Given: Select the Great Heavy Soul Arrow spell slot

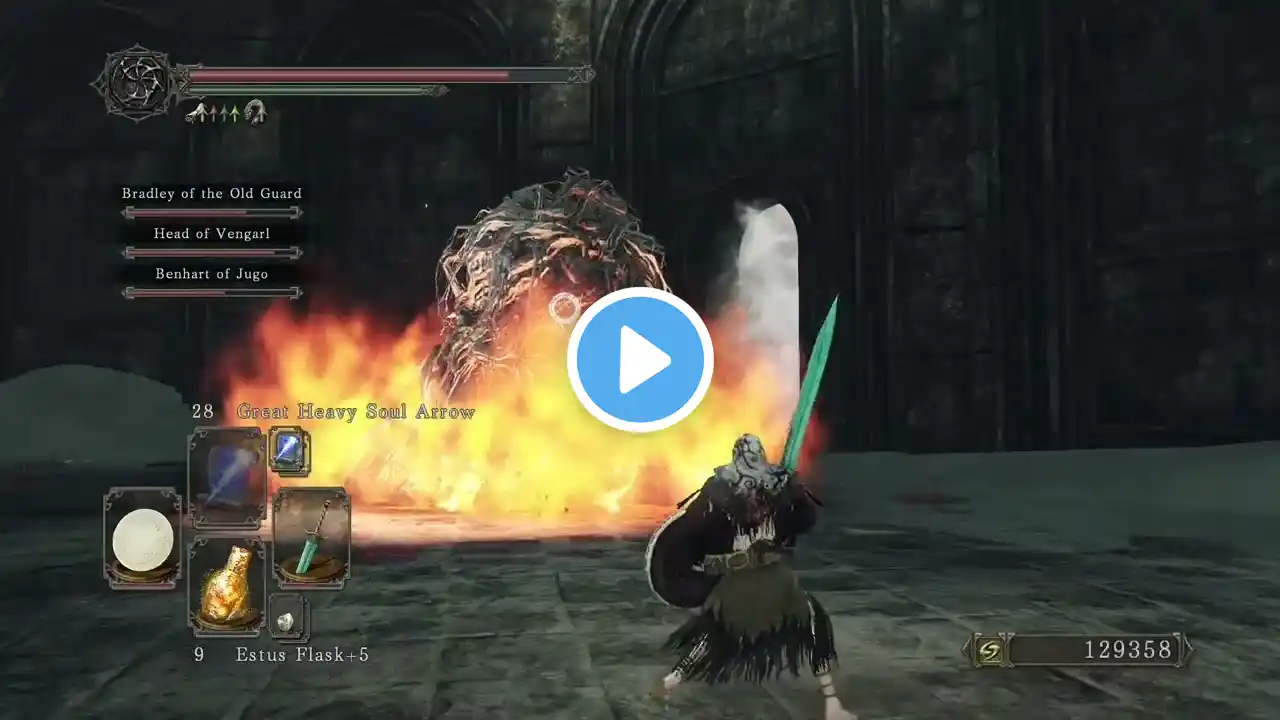Looking at the screenshot, I should (227, 478).
